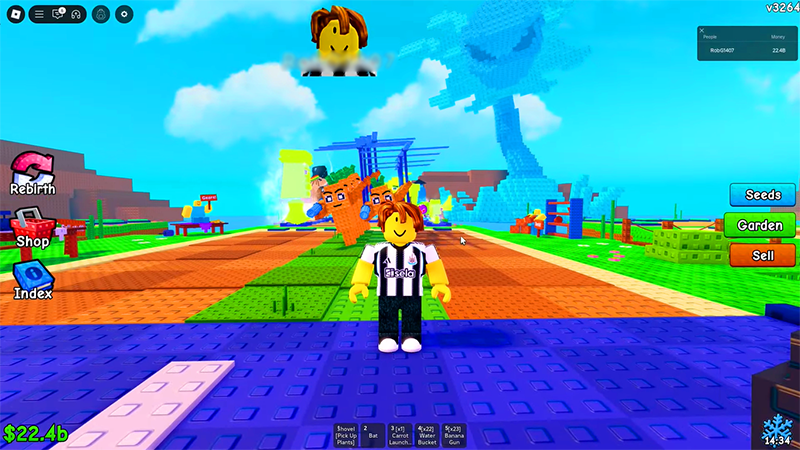The image size is (800, 450).
Task: Open the Roblox chat icon
Action: click(58, 14)
